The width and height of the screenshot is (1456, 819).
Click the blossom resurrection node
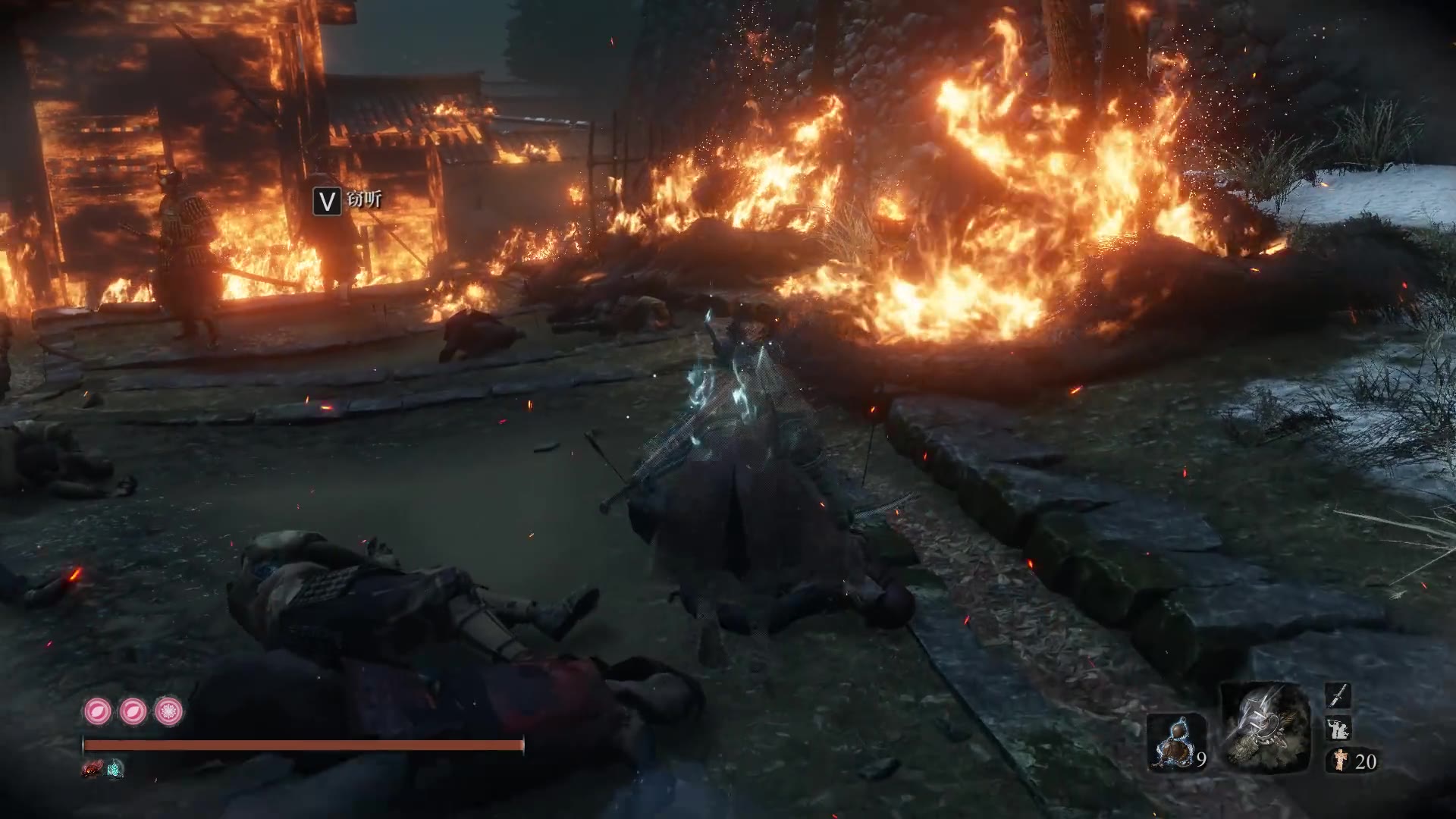pyautogui.click(x=168, y=711)
